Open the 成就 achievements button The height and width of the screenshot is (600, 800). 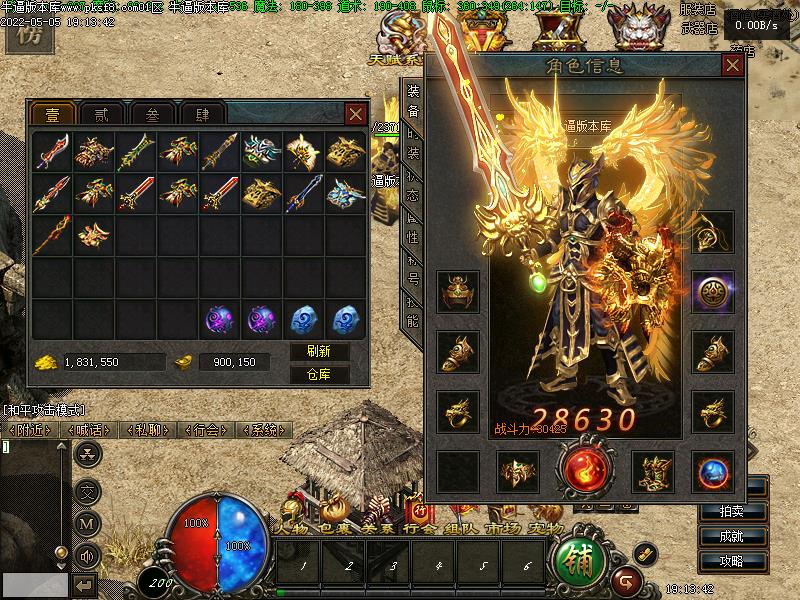tap(744, 536)
